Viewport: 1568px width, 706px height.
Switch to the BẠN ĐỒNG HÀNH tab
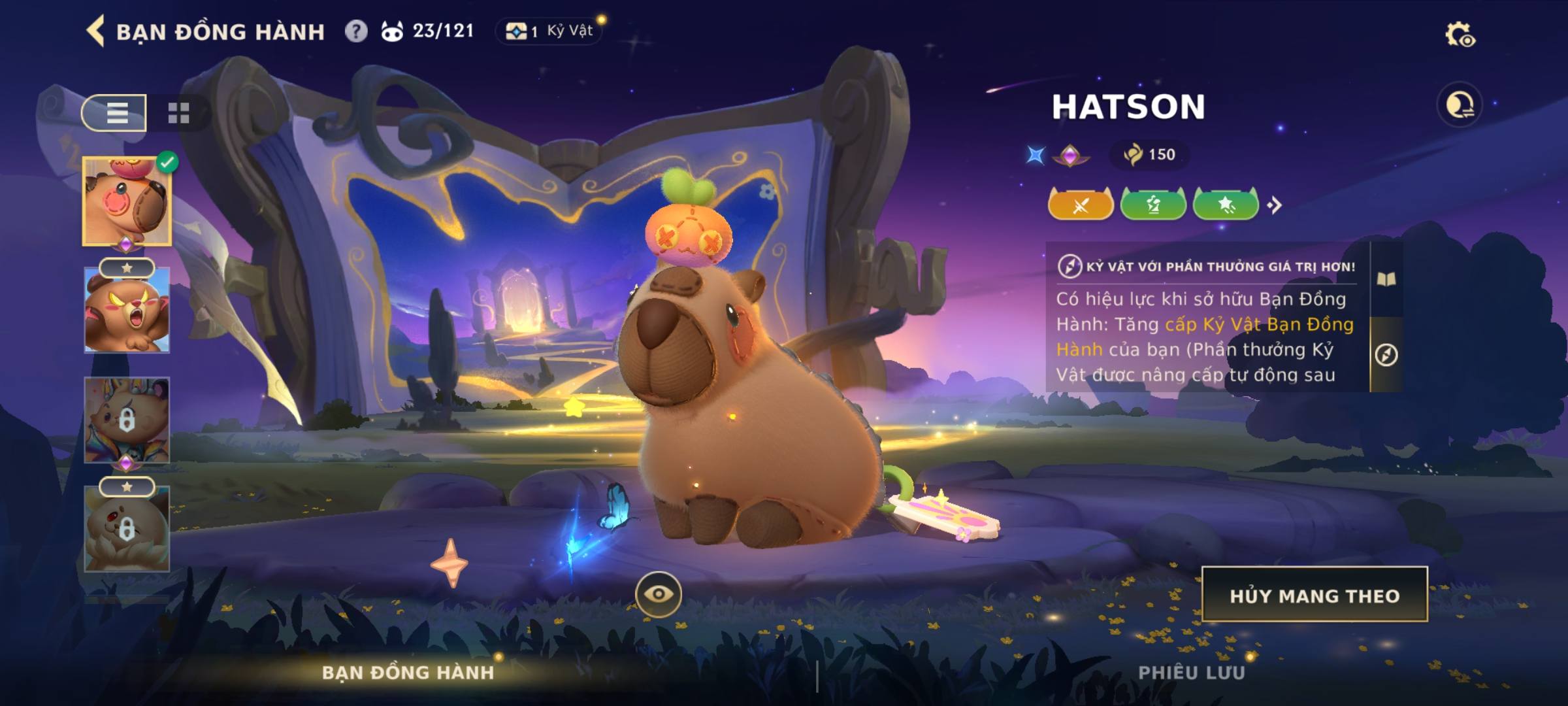408,673
